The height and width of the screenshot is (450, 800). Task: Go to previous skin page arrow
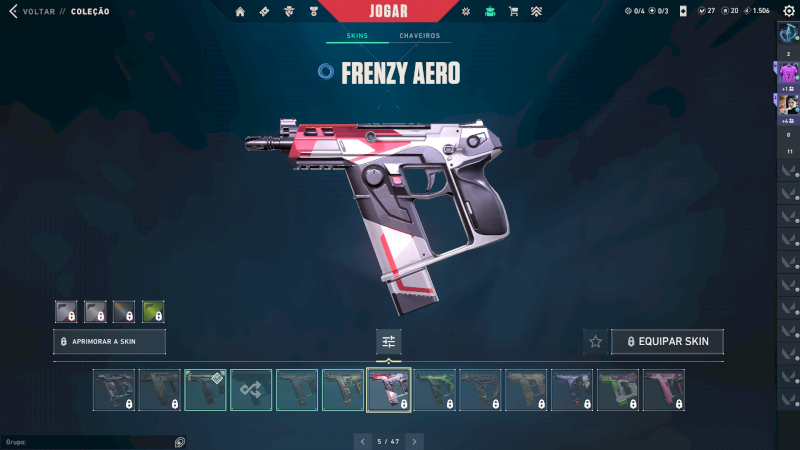[x=362, y=440]
